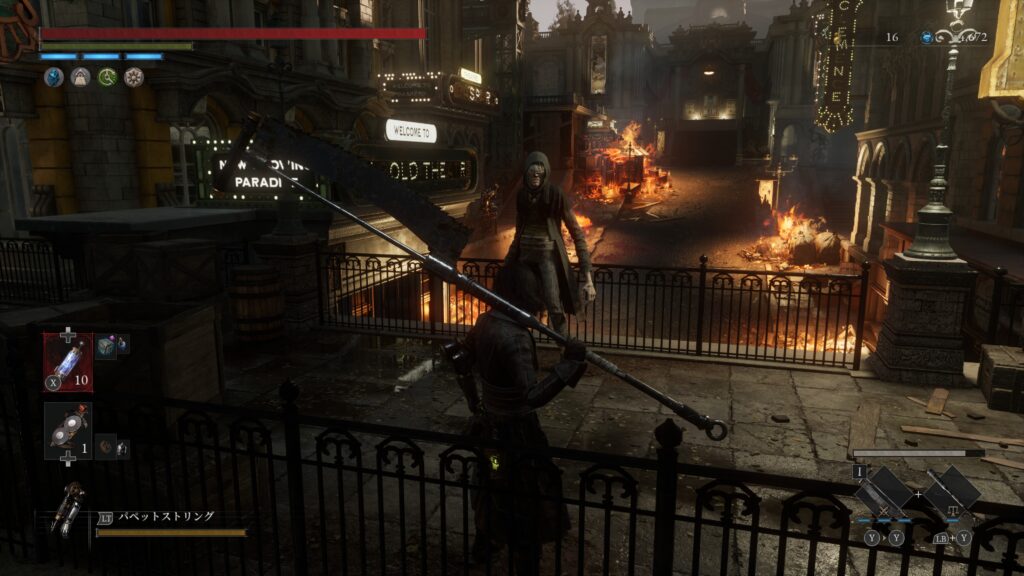Screen dimensions: 1024x576
Task: Click the green circular status icon
Action: coord(107,77)
